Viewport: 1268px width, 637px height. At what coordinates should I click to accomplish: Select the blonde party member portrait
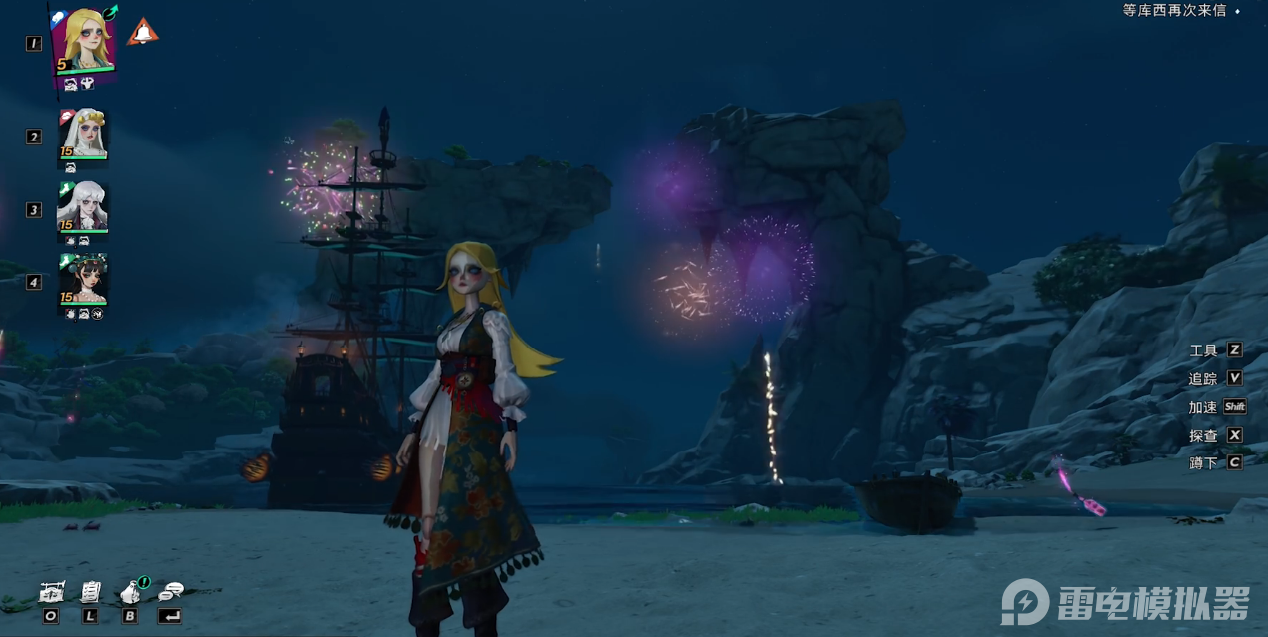[x=83, y=42]
